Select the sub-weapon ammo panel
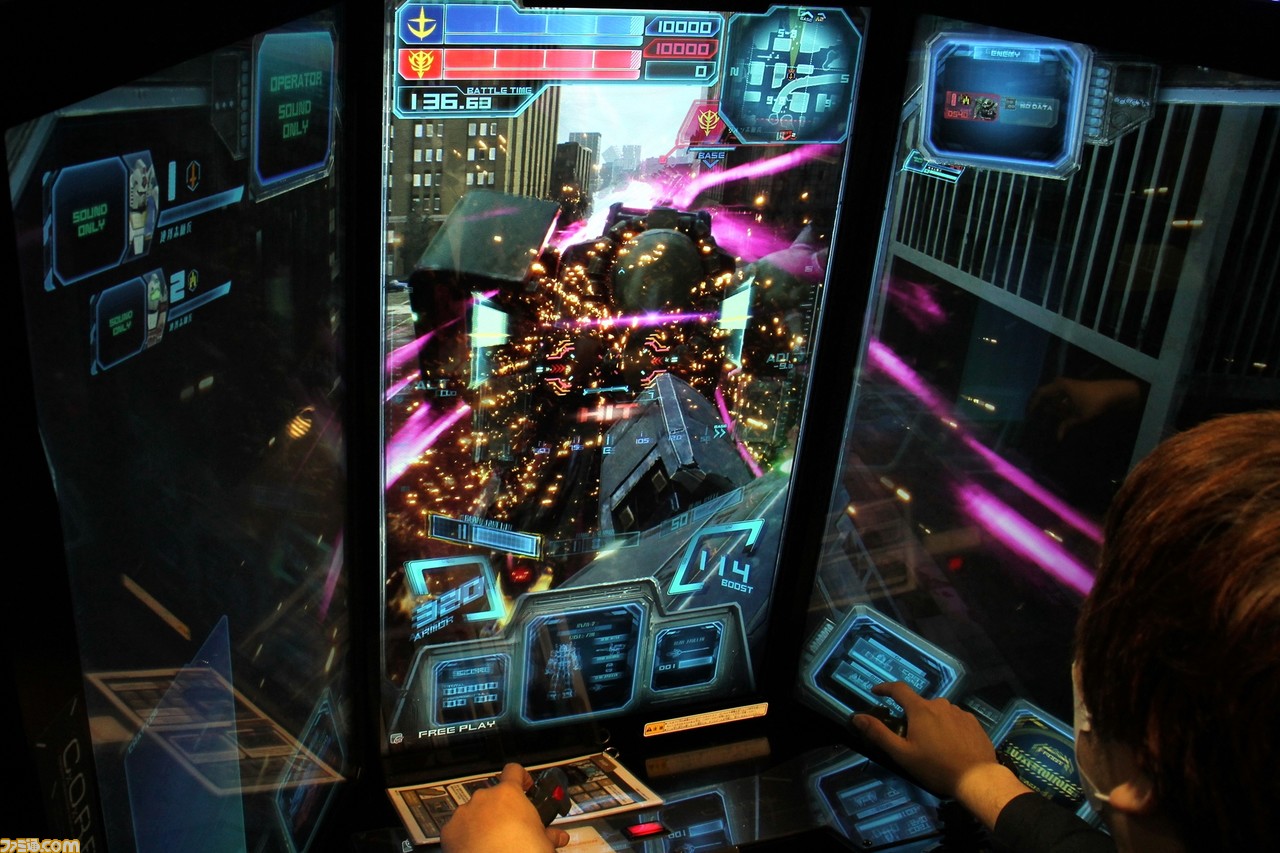The width and height of the screenshot is (1280, 853). [687, 656]
